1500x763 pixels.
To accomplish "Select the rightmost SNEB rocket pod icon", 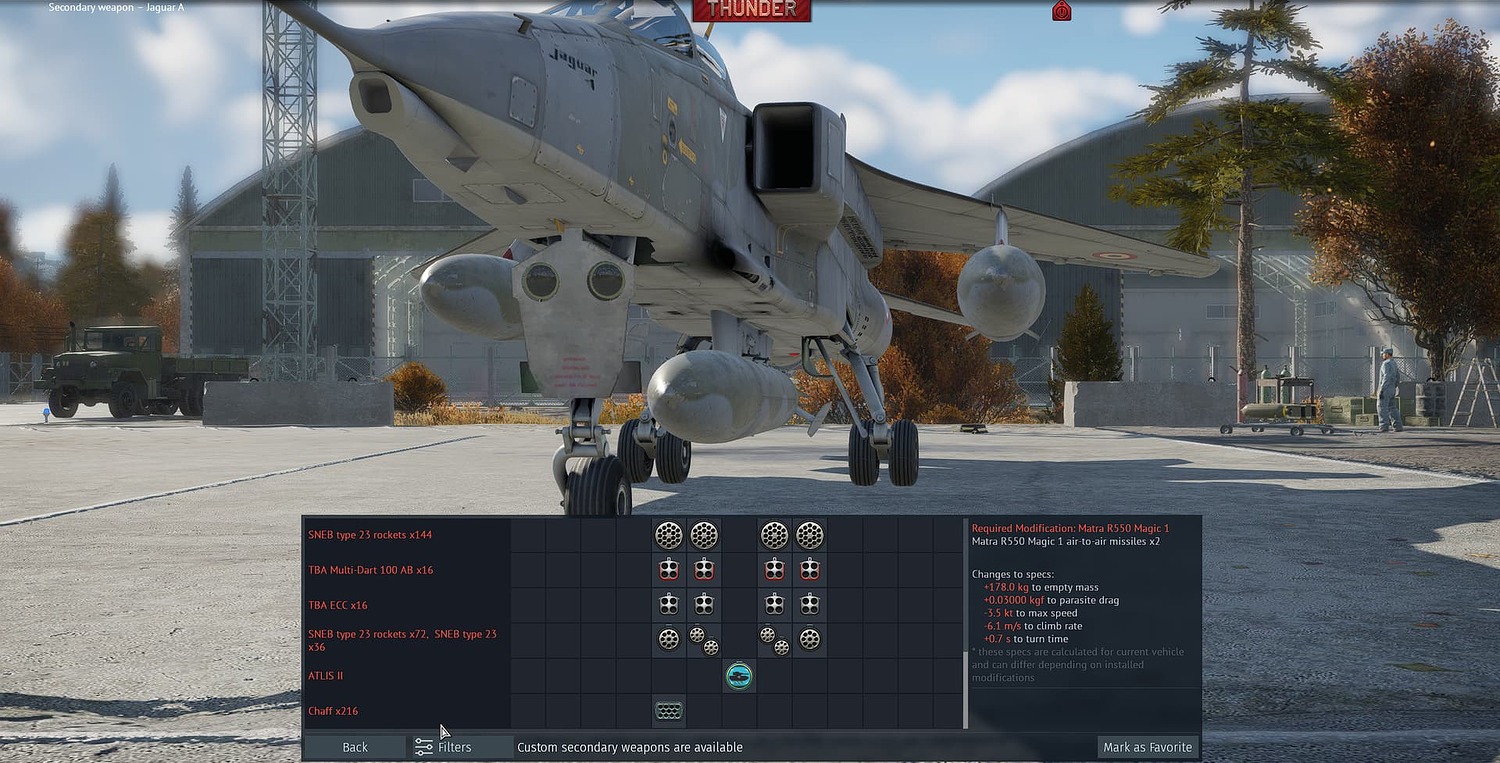I will [x=810, y=535].
